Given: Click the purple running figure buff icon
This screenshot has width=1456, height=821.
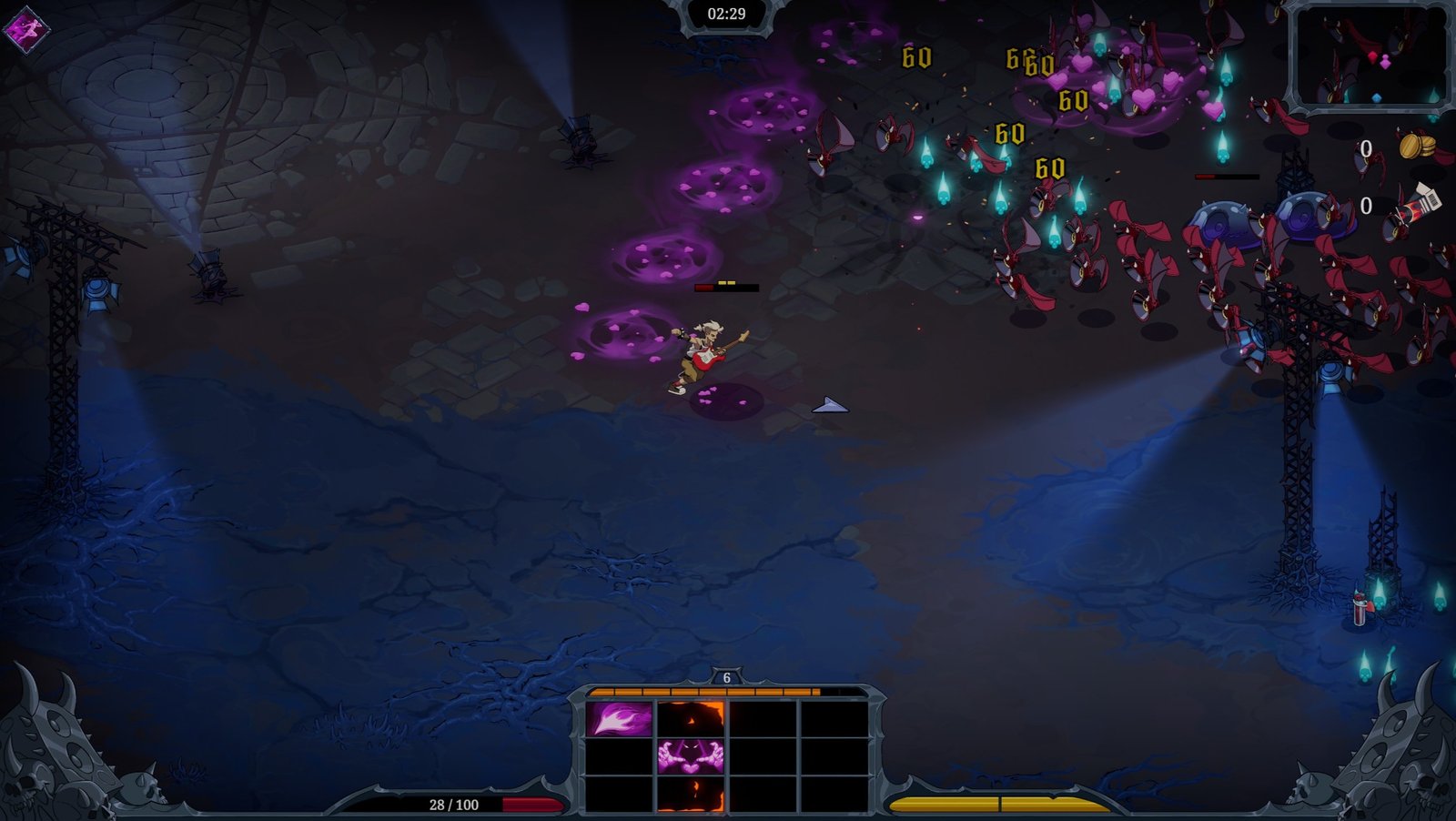Looking at the screenshot, I should pyautogui.click(x=25, y=28).
